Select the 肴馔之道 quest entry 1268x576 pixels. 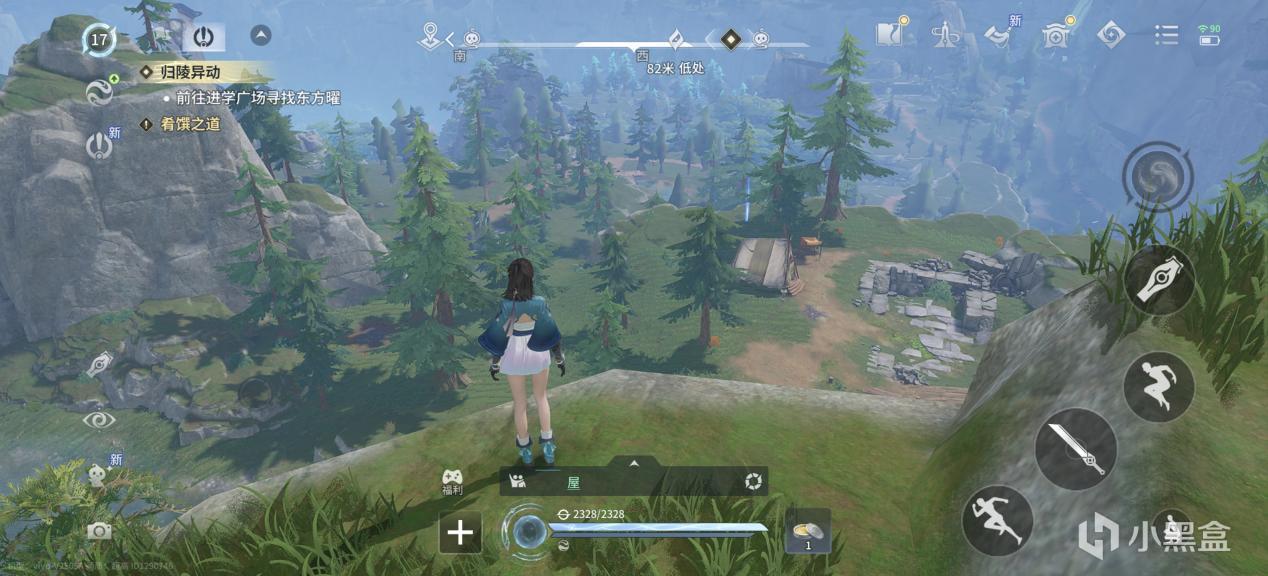[x=190, y=124]
